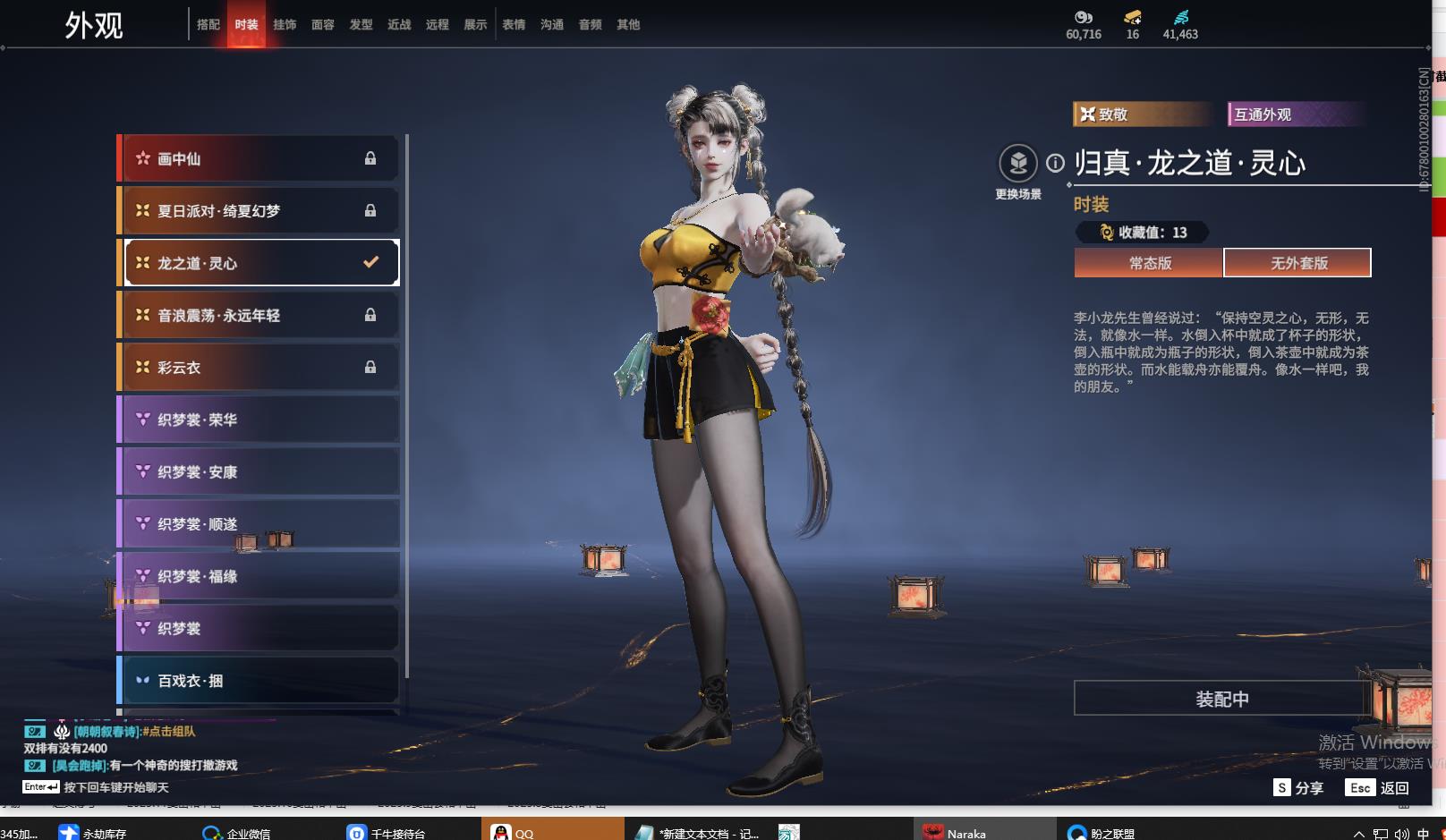Select the 音浪震荡·永远年轻 outfit
1446x840 pixels.
pos(259,316)
